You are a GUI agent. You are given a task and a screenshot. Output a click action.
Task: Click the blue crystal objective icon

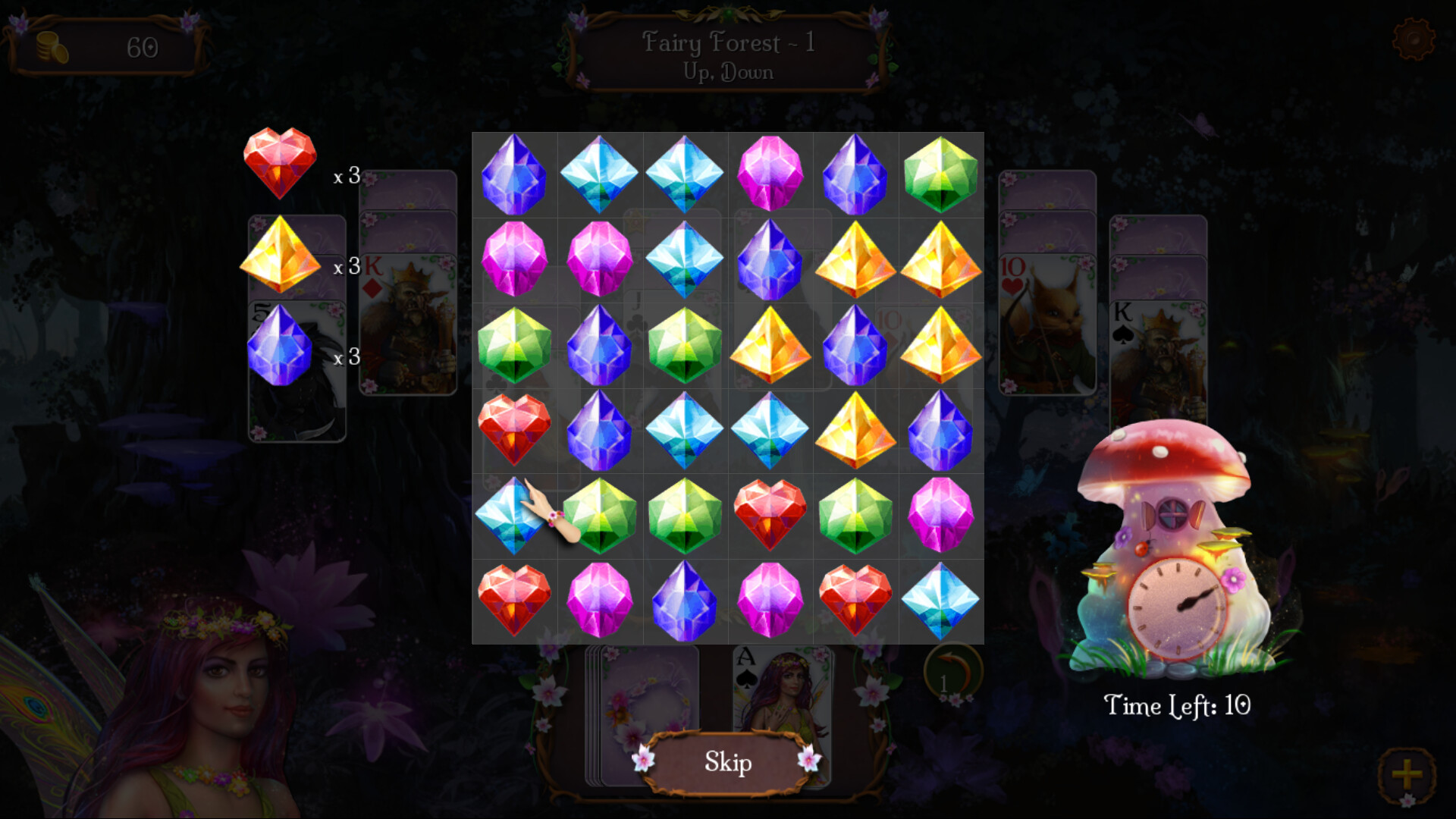(x=279, y=345)
